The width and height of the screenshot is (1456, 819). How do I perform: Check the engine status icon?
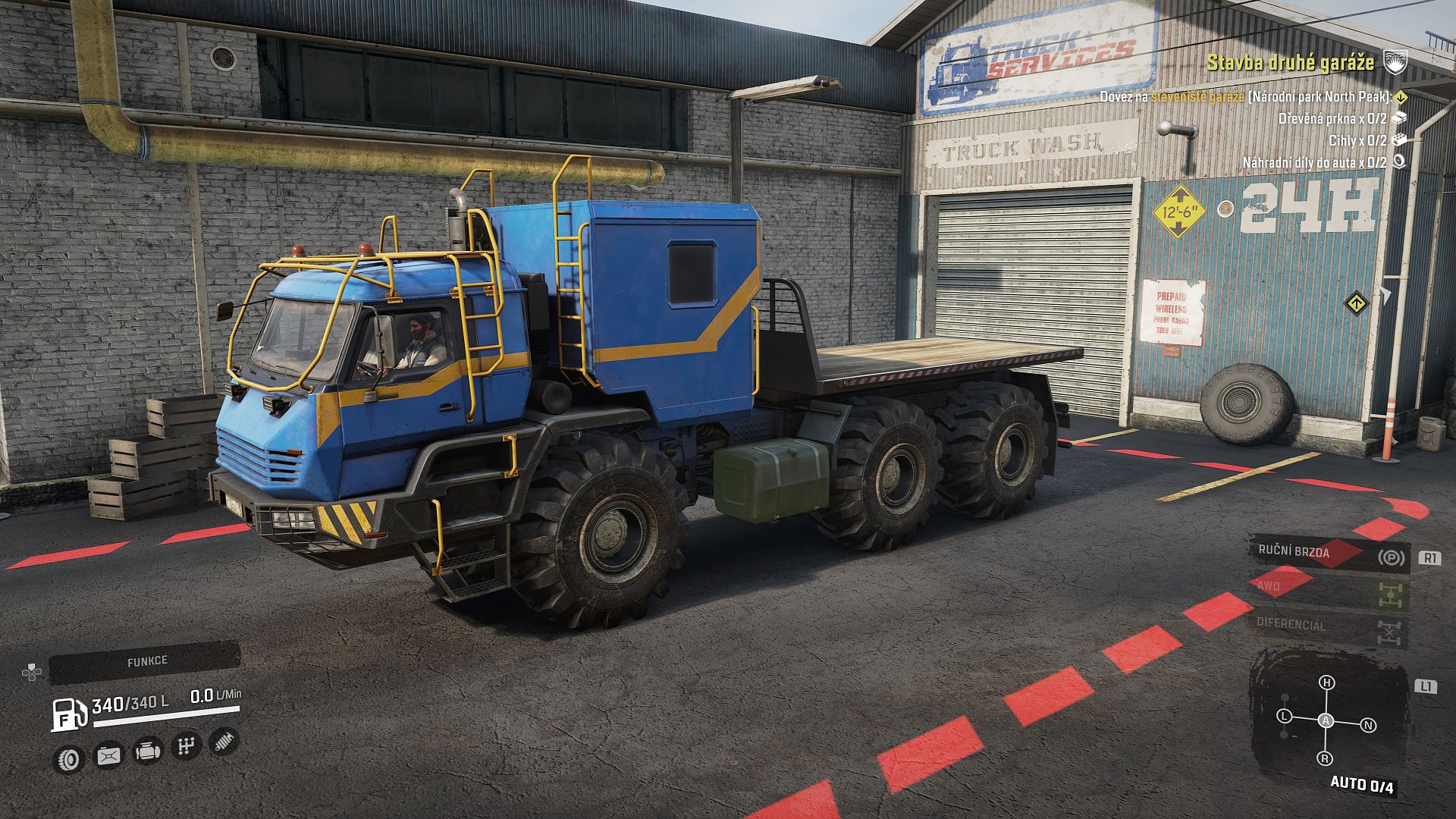click(146, 751)
